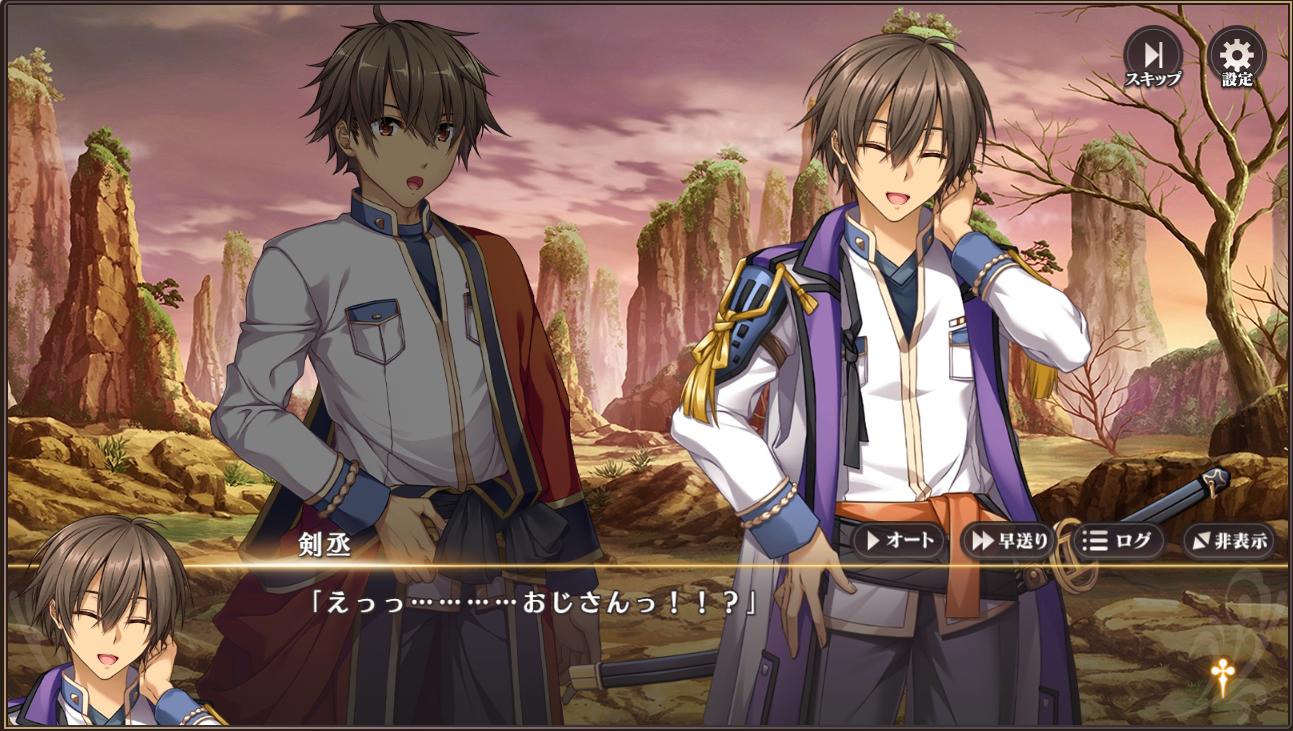1293x731 pixels.
Task: Open the ログ dialogue log
Action: [1118, 541]
